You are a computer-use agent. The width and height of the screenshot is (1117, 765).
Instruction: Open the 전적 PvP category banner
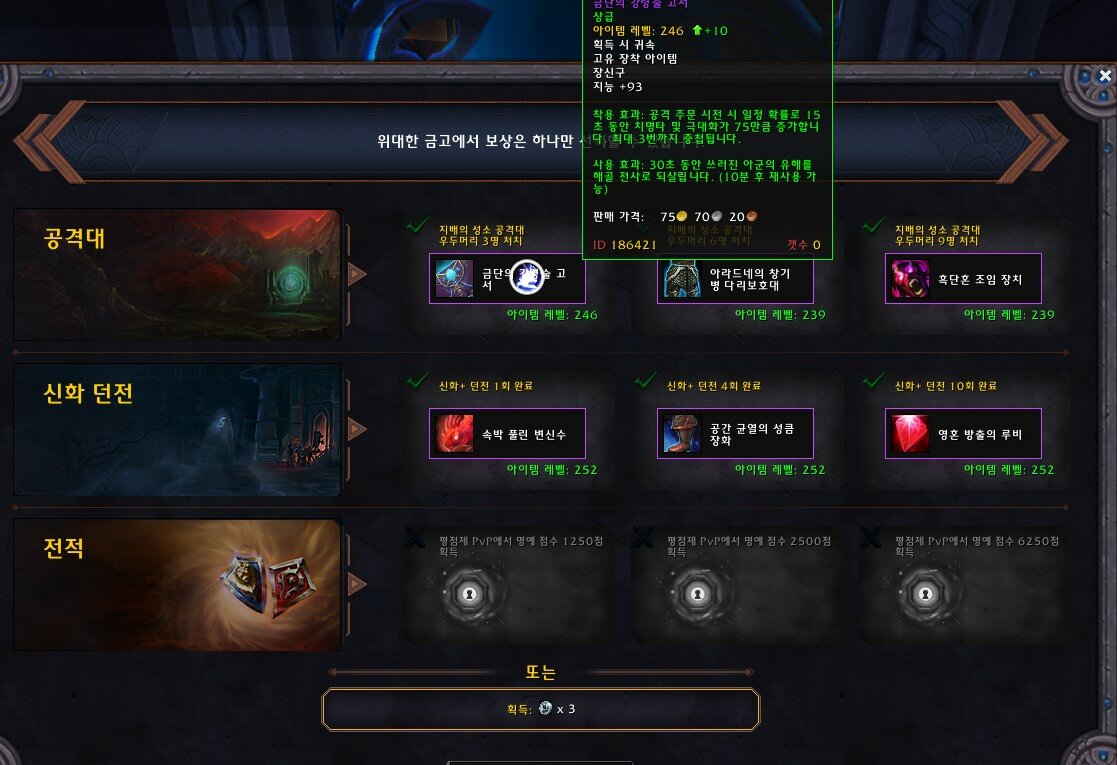[177, 584]
